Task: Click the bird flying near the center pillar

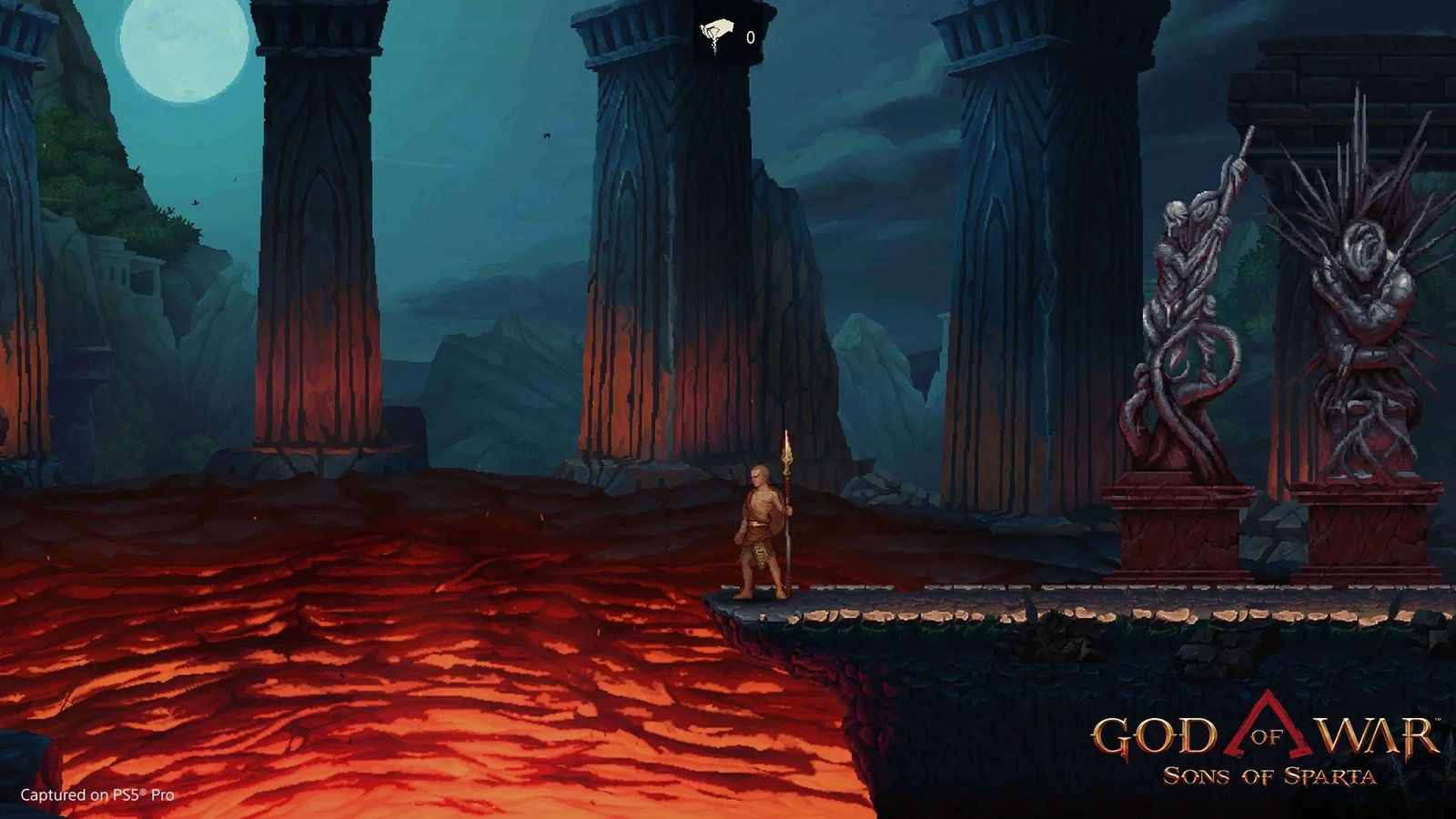Action: click(547, 135)
